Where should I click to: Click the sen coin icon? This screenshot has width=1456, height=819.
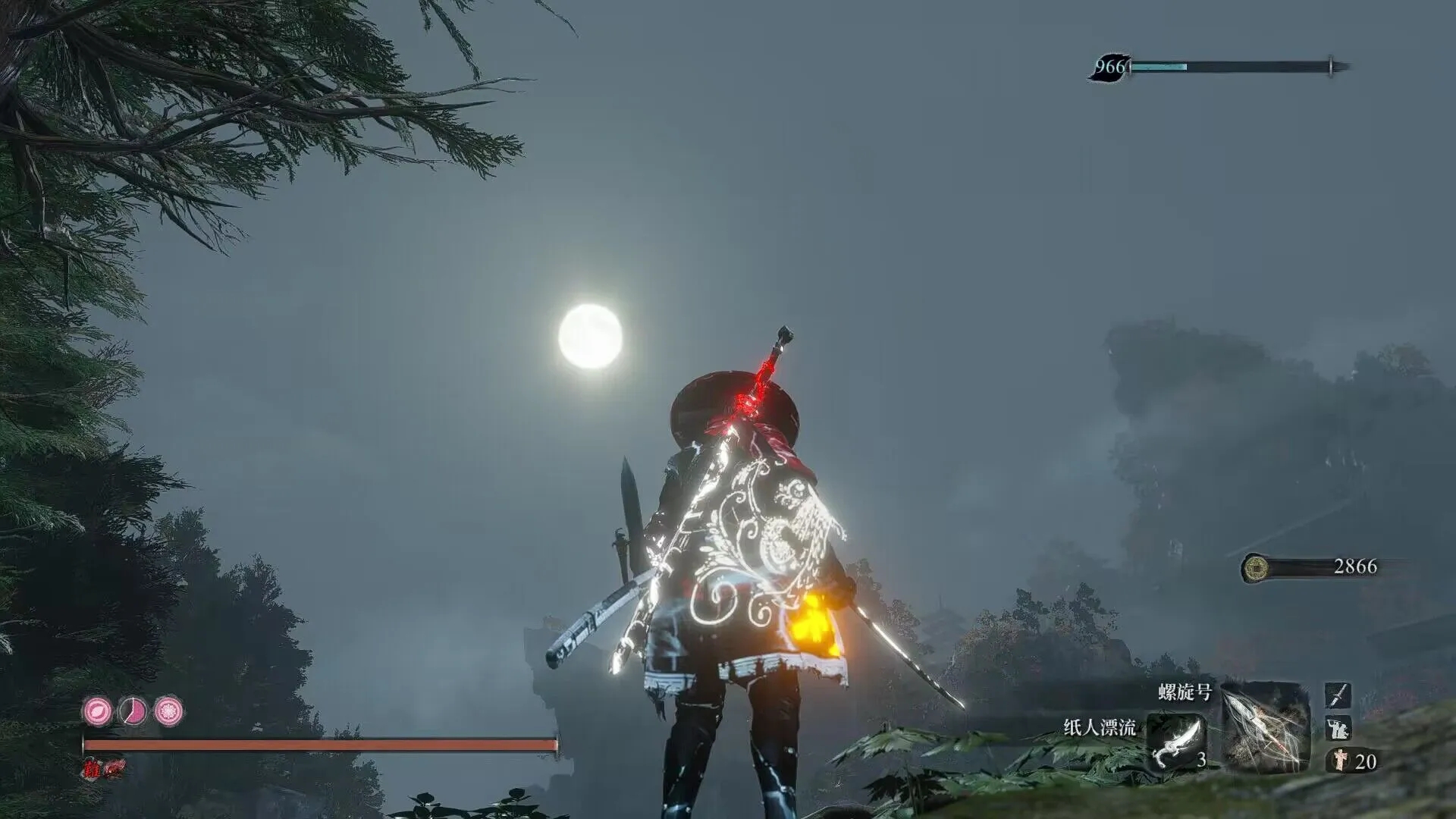[x=1257, y=567]
